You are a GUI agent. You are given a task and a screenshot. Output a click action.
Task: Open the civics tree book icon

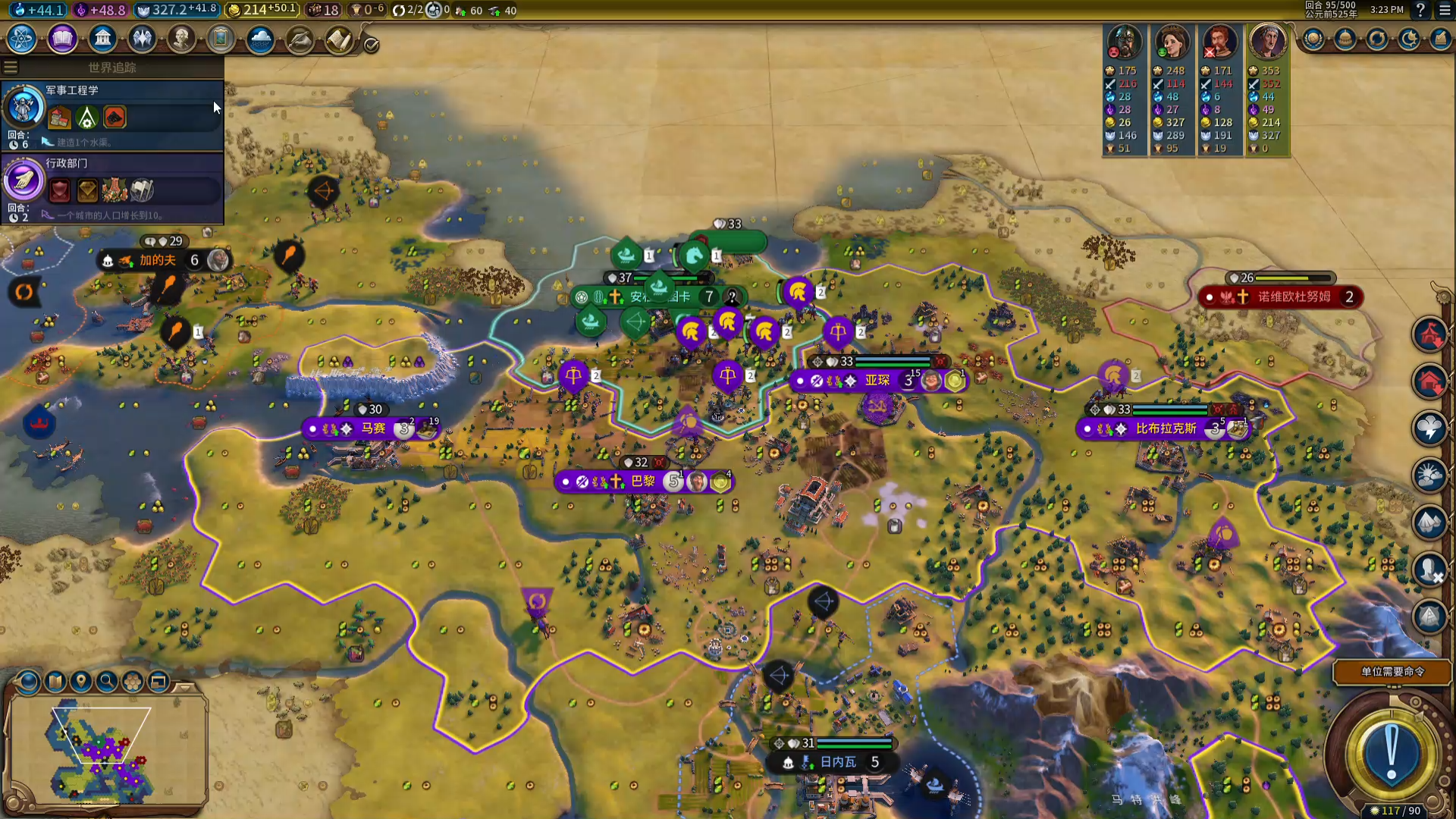pos(62,39)
